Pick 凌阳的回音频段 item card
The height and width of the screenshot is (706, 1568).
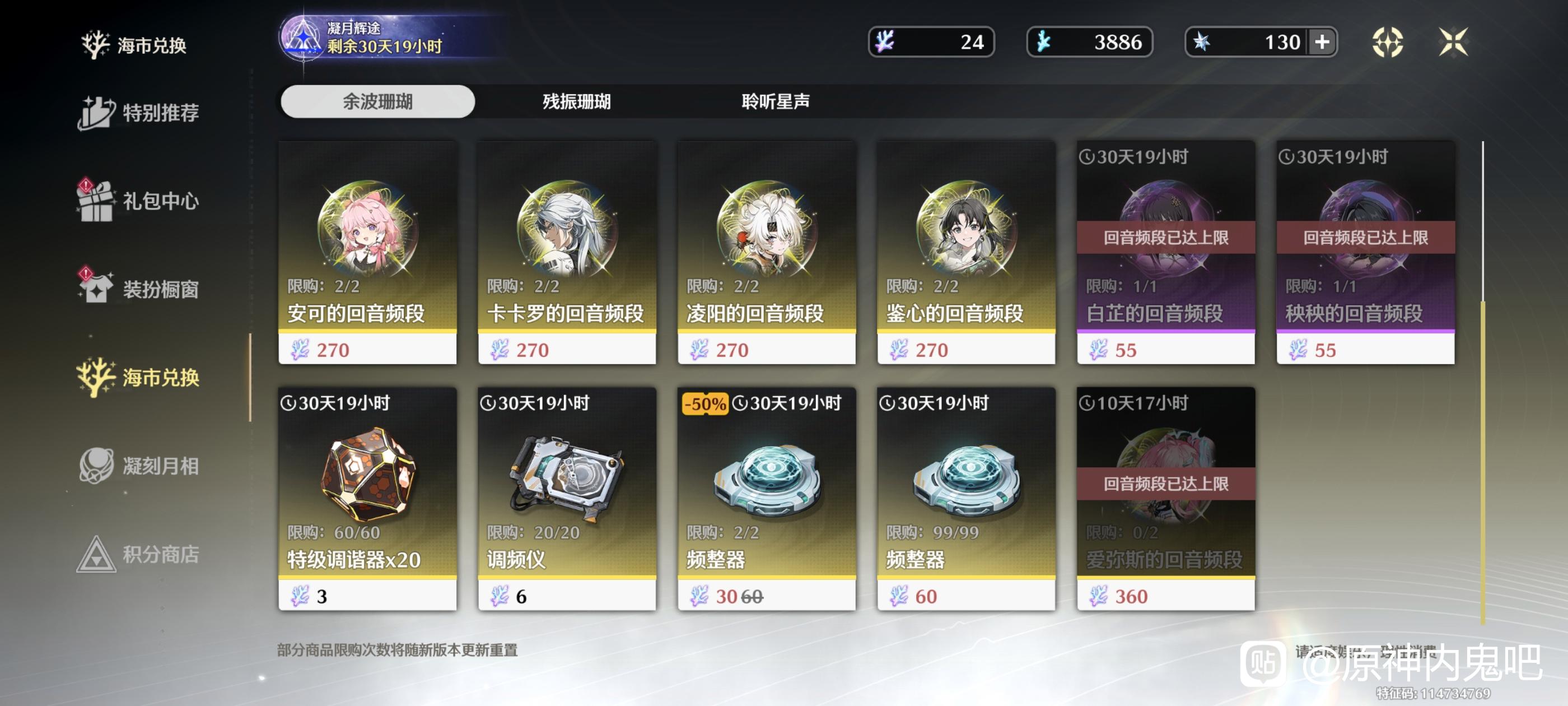766,253
